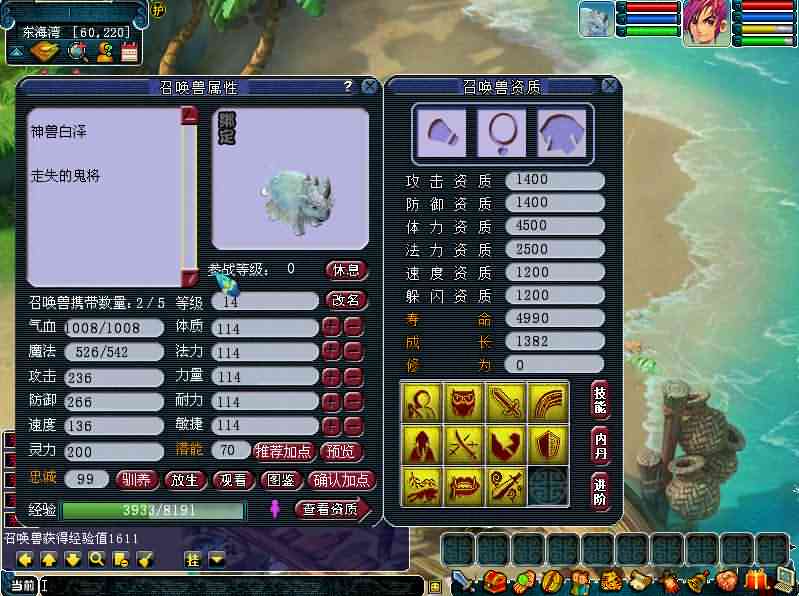Release the pet using 放生
The height and width of the screenshot is (596, 799).
pos(185,480)
